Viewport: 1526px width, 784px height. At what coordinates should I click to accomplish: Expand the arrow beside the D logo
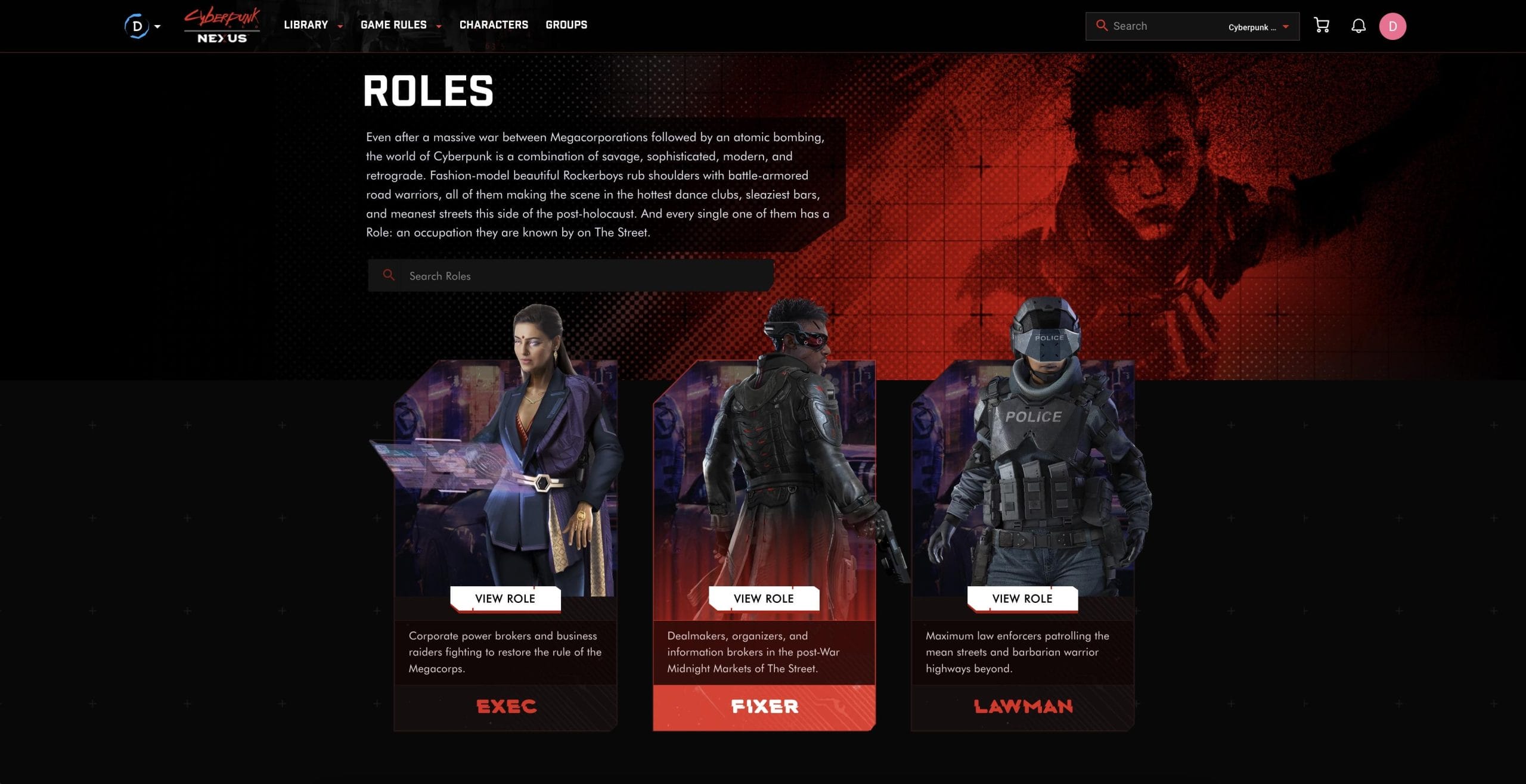pyautogui.click(x=157, y=26)
